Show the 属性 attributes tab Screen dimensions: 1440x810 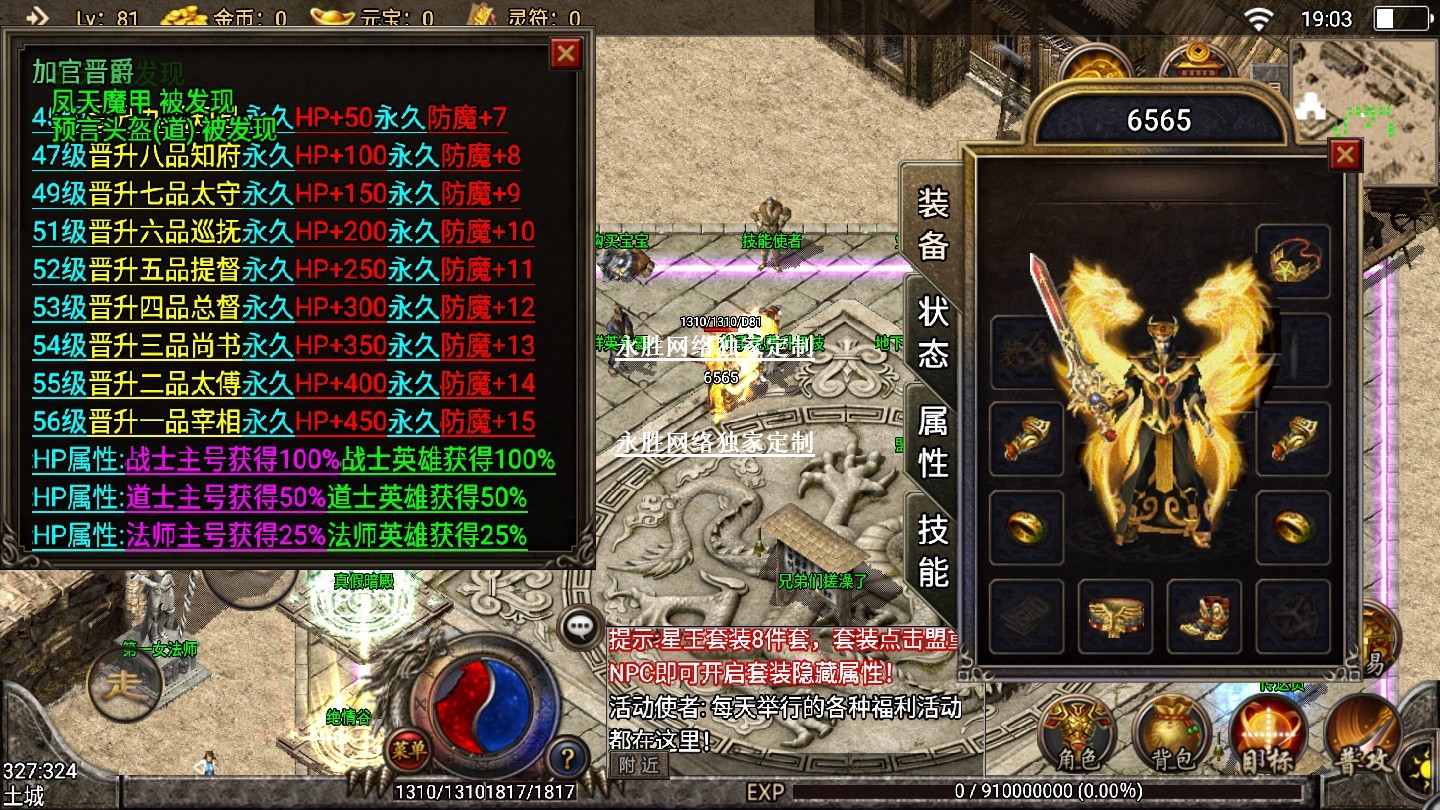point(933,441)
